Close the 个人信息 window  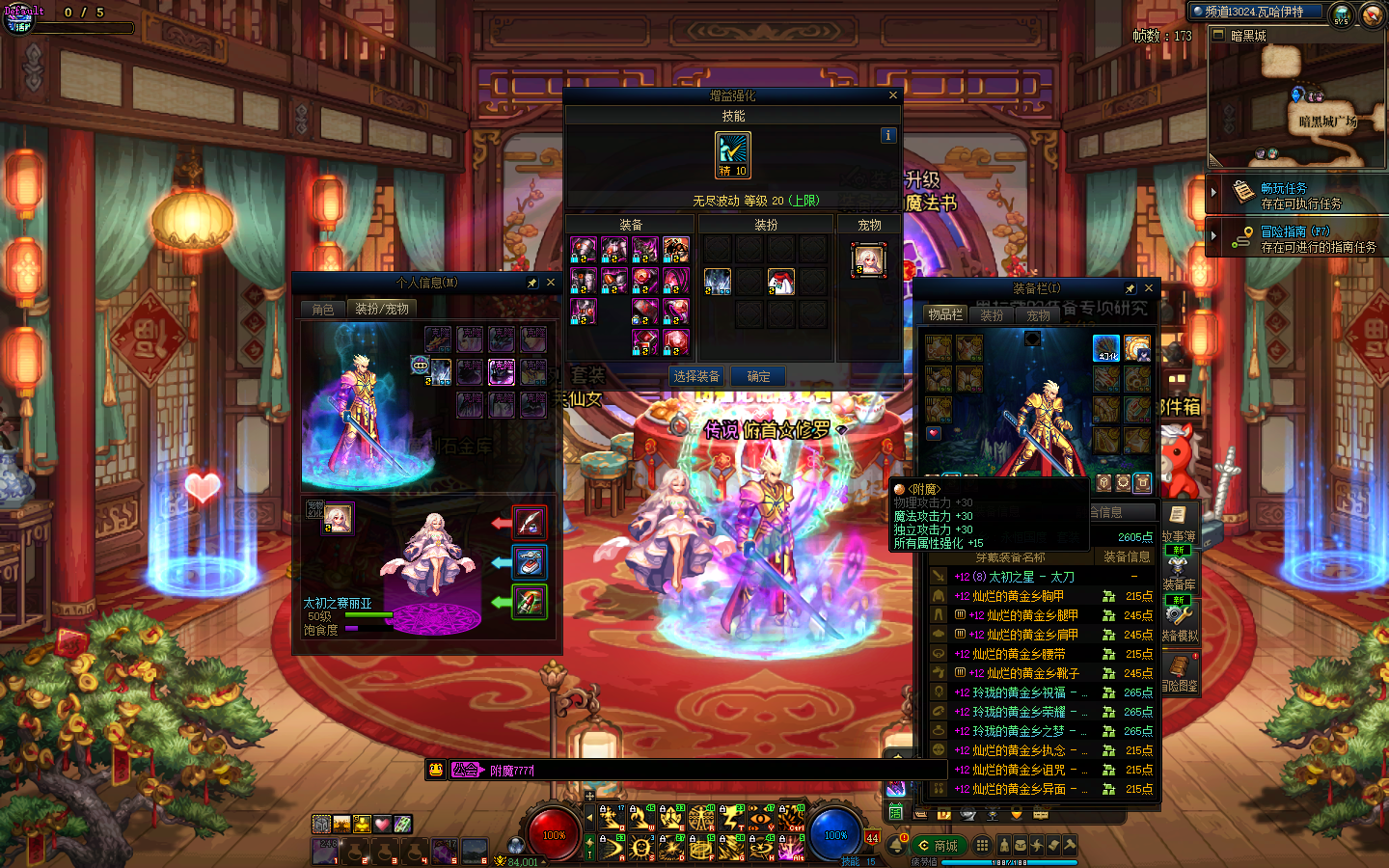551,283
